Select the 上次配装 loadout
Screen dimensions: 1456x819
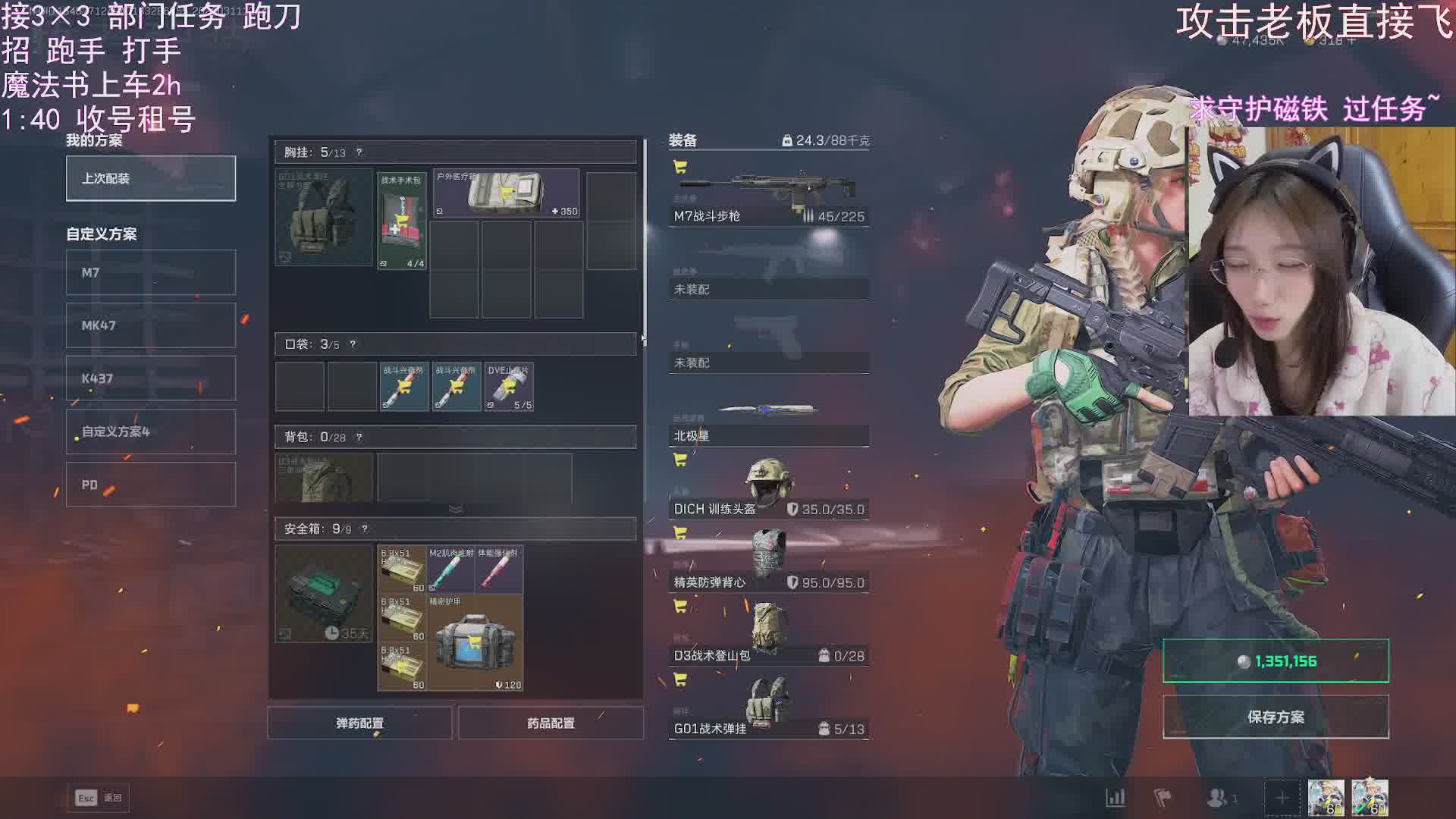151,179
